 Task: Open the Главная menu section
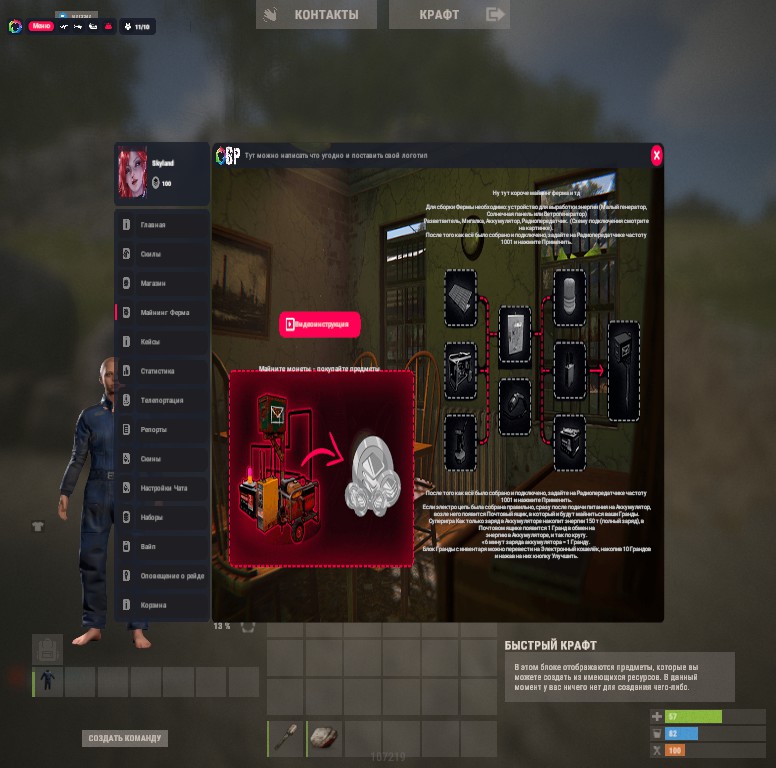pos(162,225)
